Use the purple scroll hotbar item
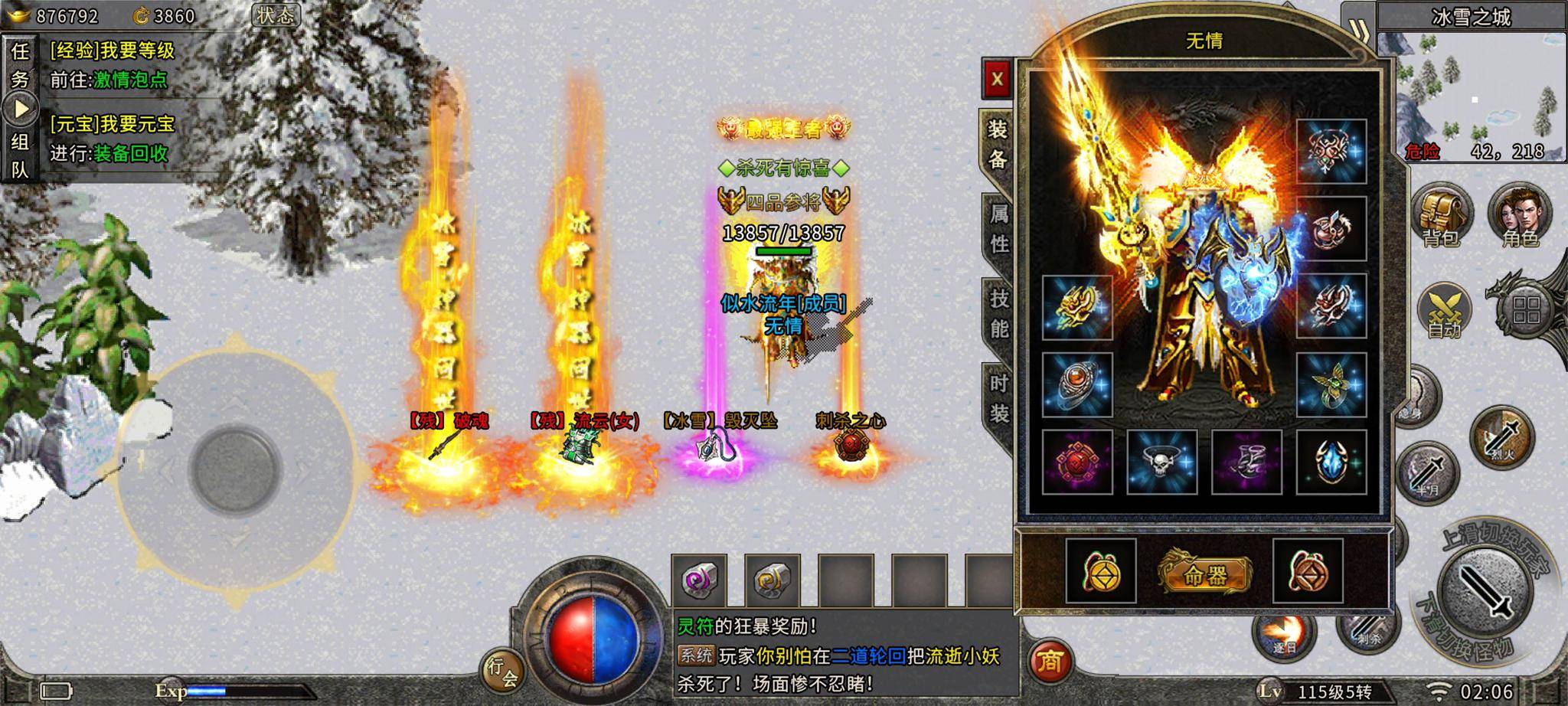Screen dimensions: 1568x706 (699, 580)
